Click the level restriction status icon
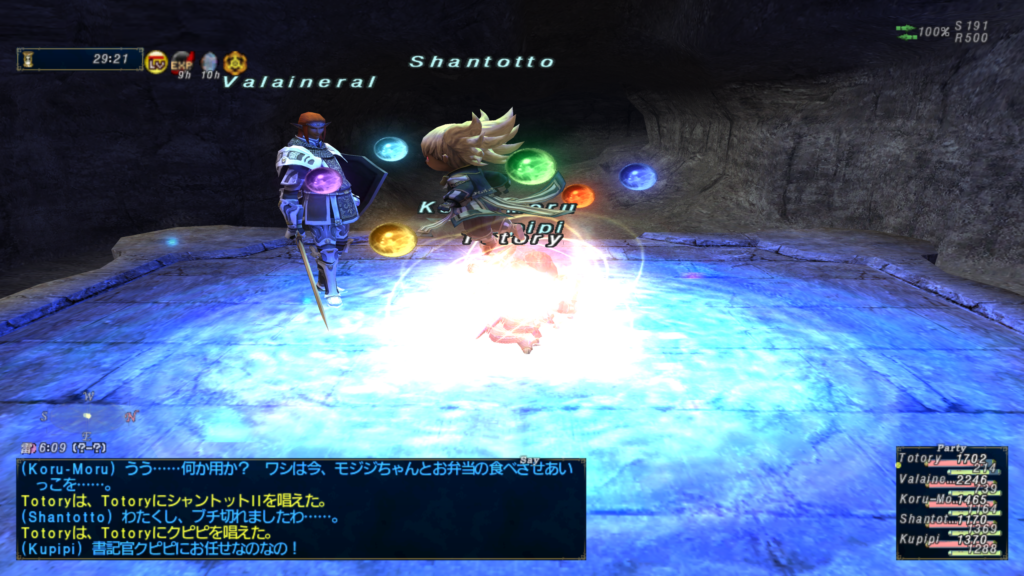 [x=156, y=62]
